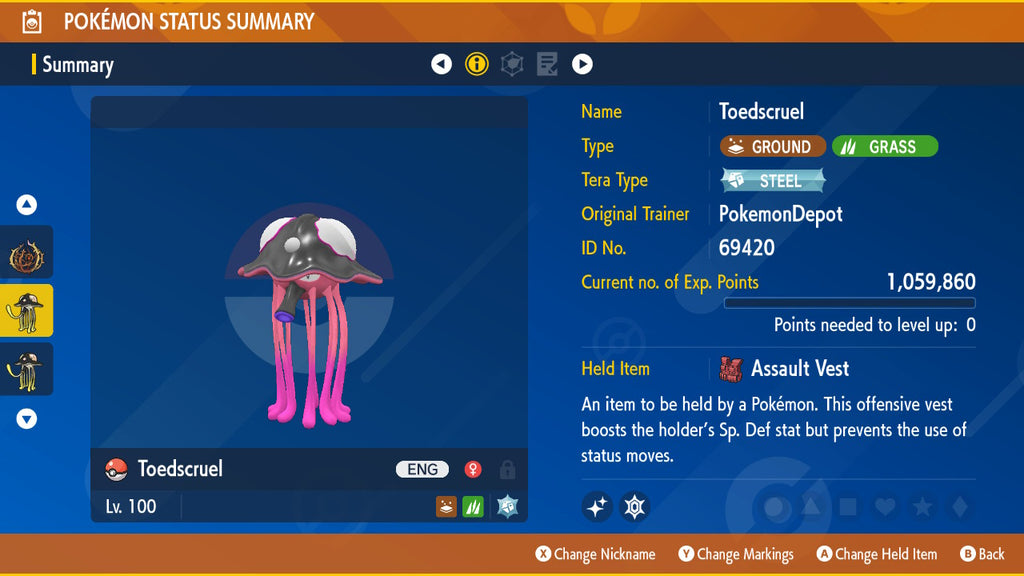Select the unhighlighted Toedscruel party thumbnail
Screen dimensions: 1024x576
point(26,368)
